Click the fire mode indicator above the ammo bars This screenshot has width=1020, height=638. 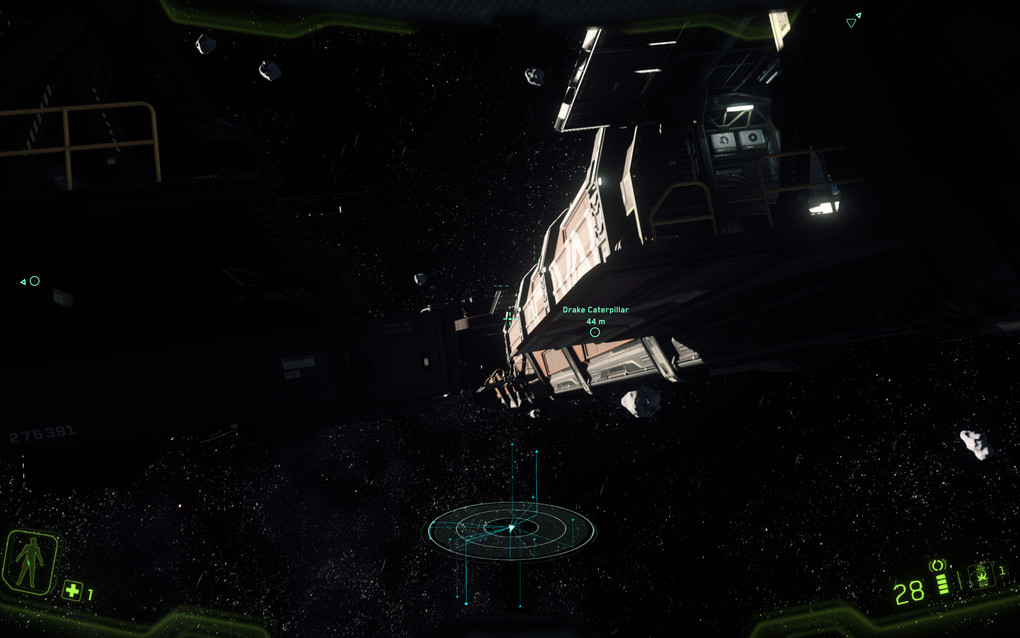coord(938,566)
